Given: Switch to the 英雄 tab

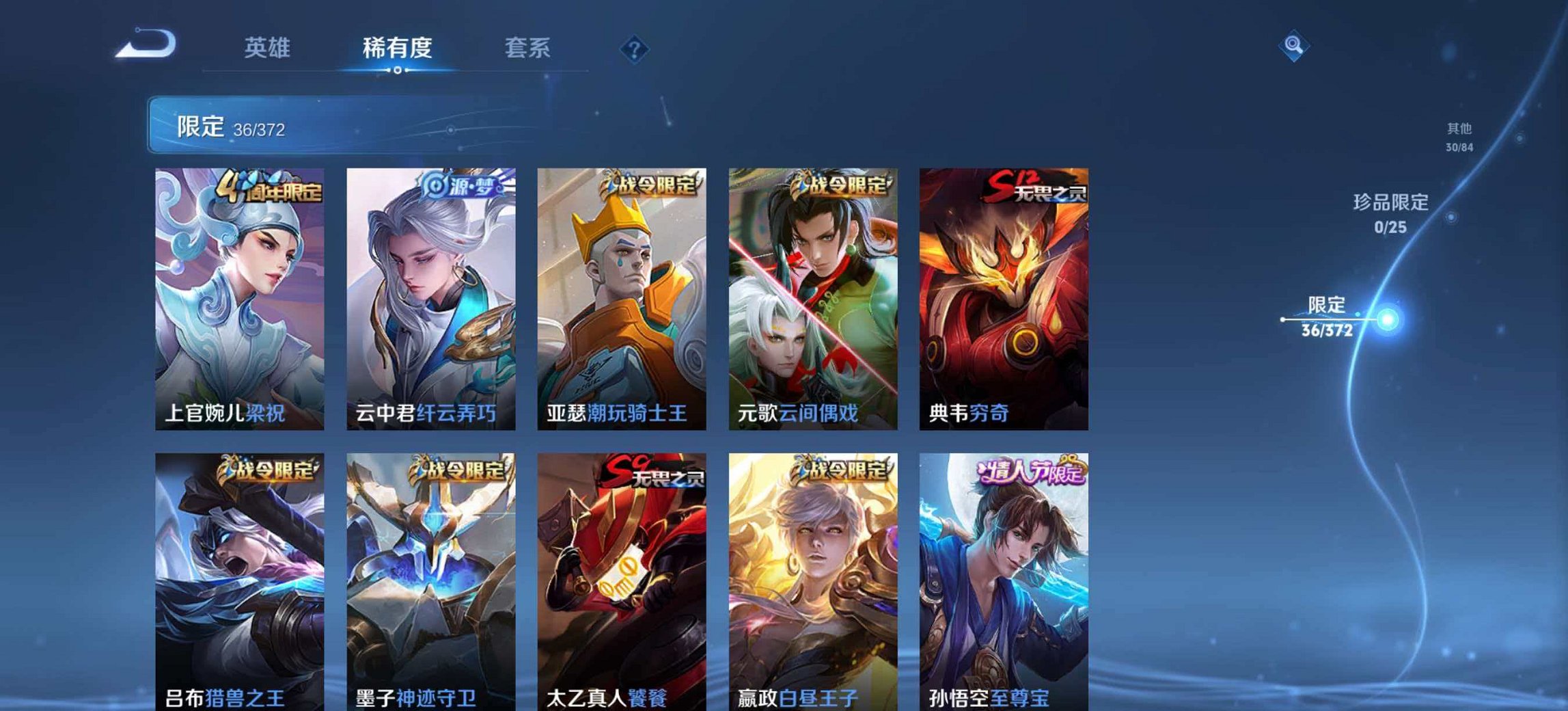Looking at the screenshot, I should pyautogui.click(x=269, y=48).
